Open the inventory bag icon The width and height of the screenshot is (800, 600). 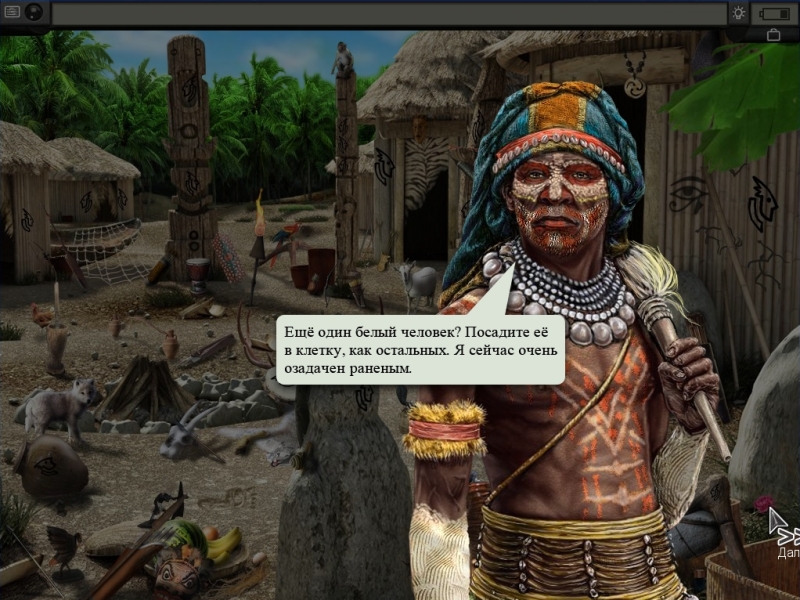(x=773, y=34)
